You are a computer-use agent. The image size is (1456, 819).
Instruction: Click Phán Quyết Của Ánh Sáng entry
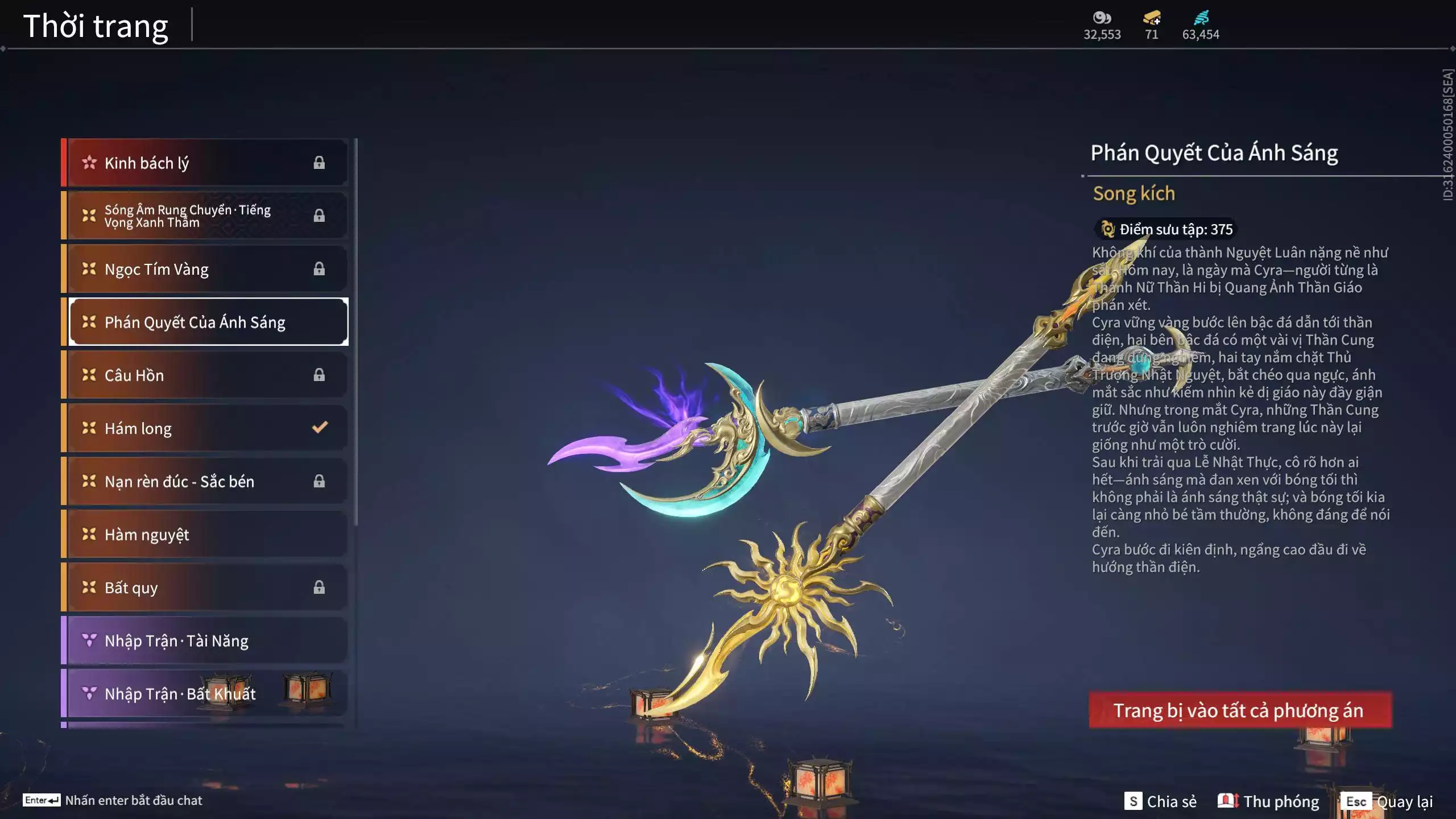tap(208, 322)
